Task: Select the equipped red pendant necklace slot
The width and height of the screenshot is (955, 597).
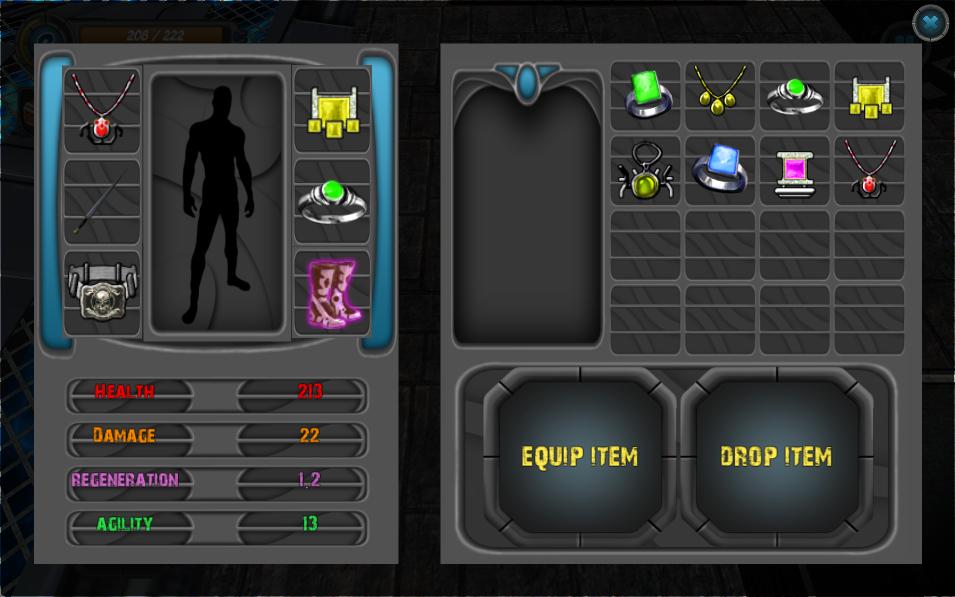Action: click(x=102, y=110)
